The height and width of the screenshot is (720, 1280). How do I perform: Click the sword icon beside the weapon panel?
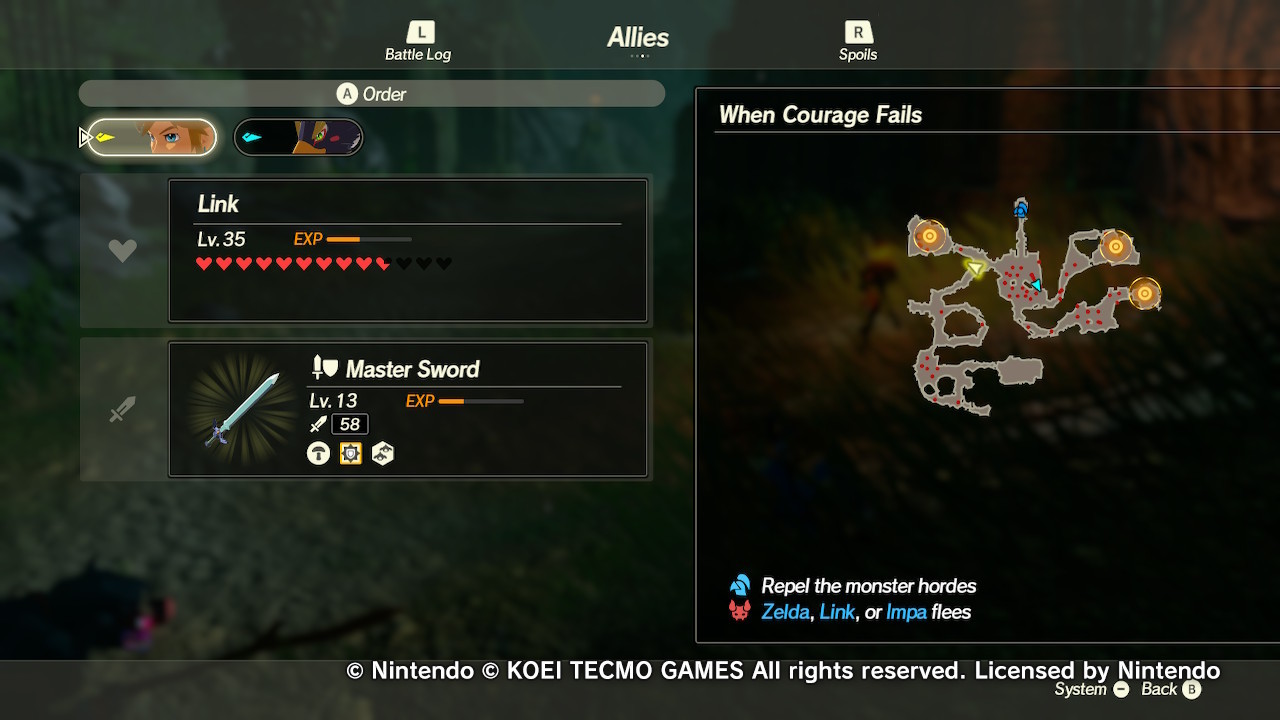tap(122, 408)
